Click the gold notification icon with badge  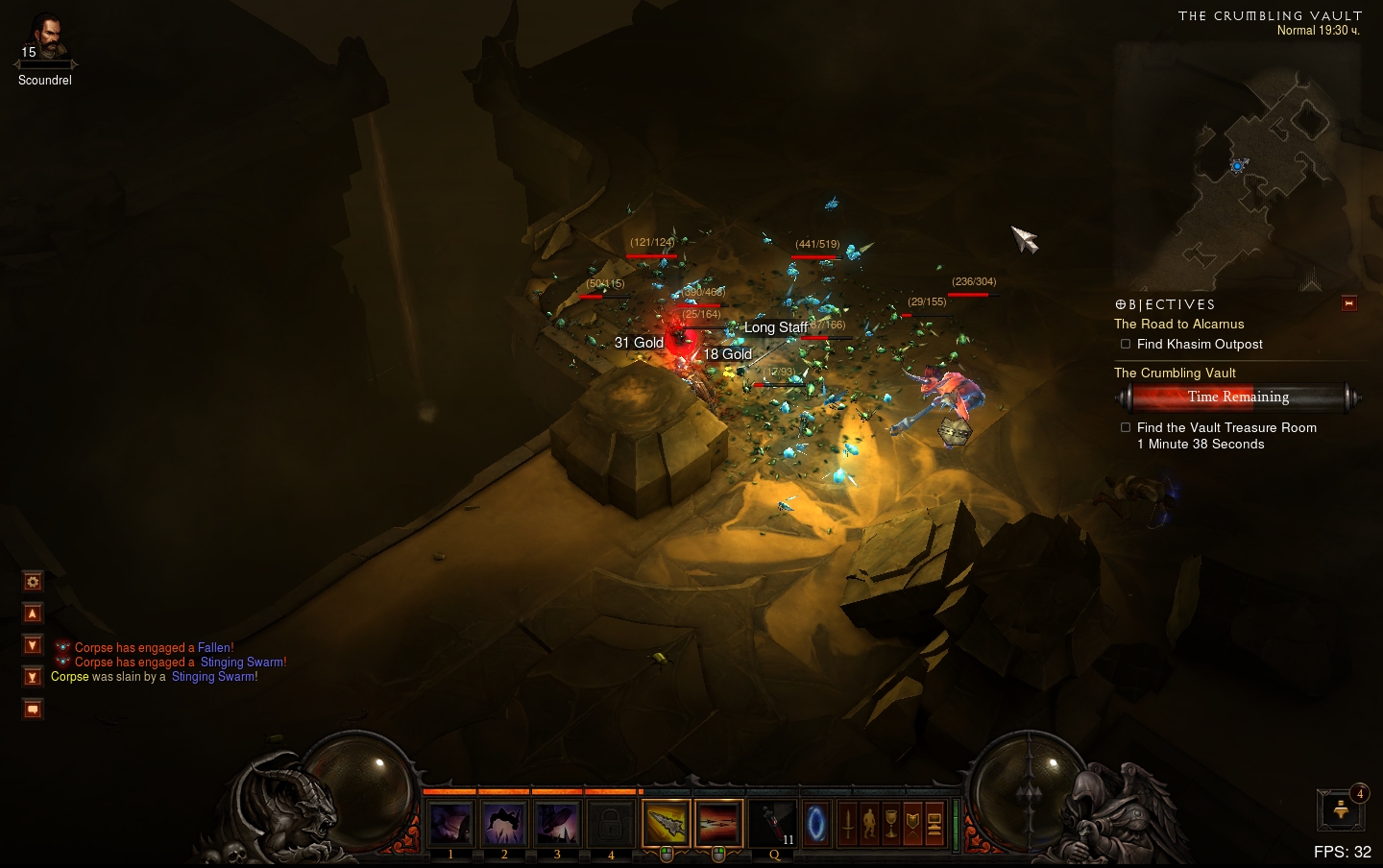tap(1341, 810)
